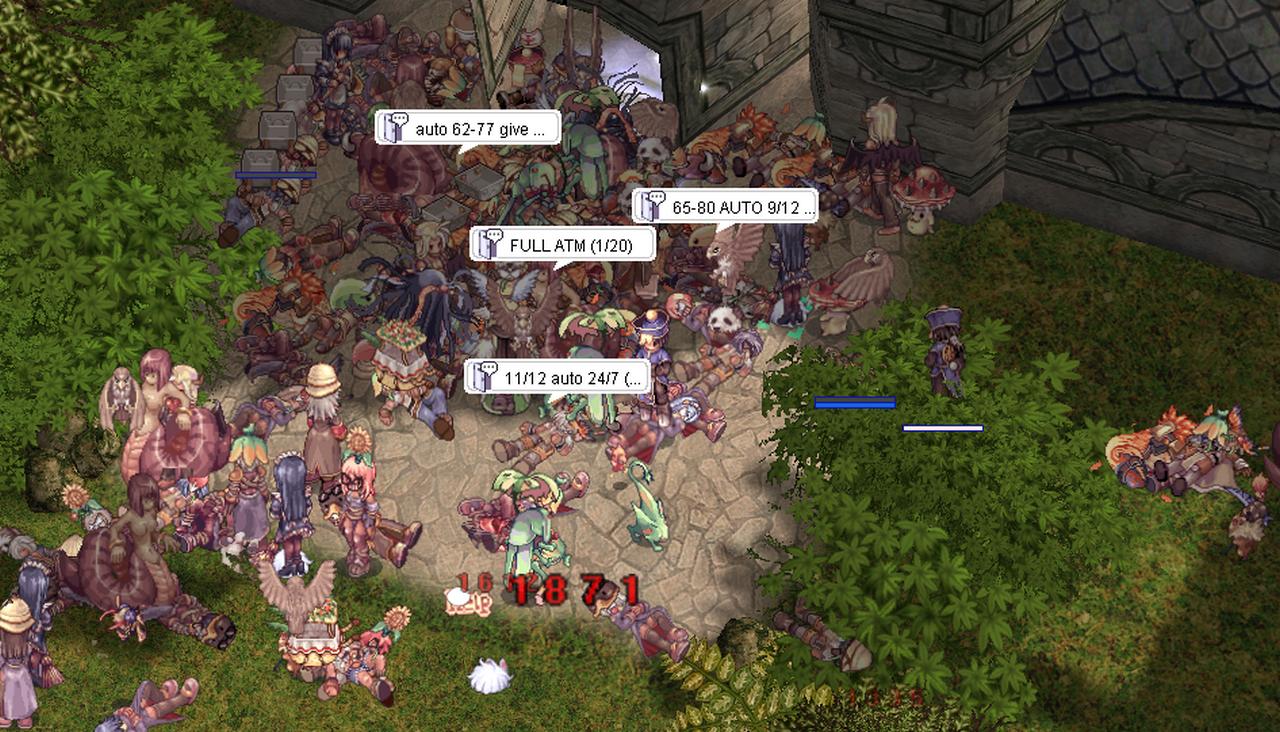Viewport: 1280px width, 732px height.
Task: Open the "auto 62-77 give" chat room
Action: (x=468, y=128)
